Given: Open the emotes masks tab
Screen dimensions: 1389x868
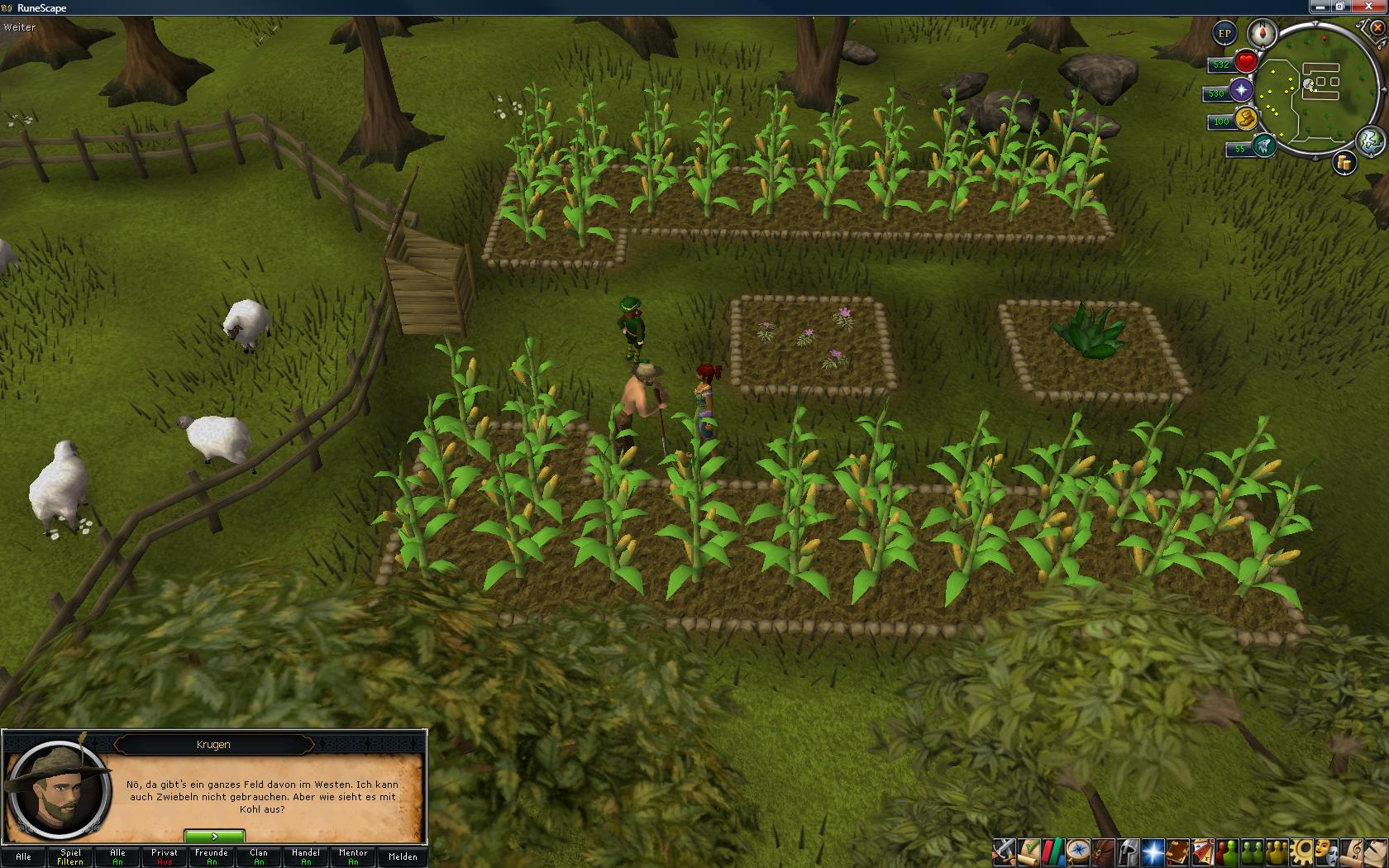Looking at the screenshot, I should [1328, 851].
